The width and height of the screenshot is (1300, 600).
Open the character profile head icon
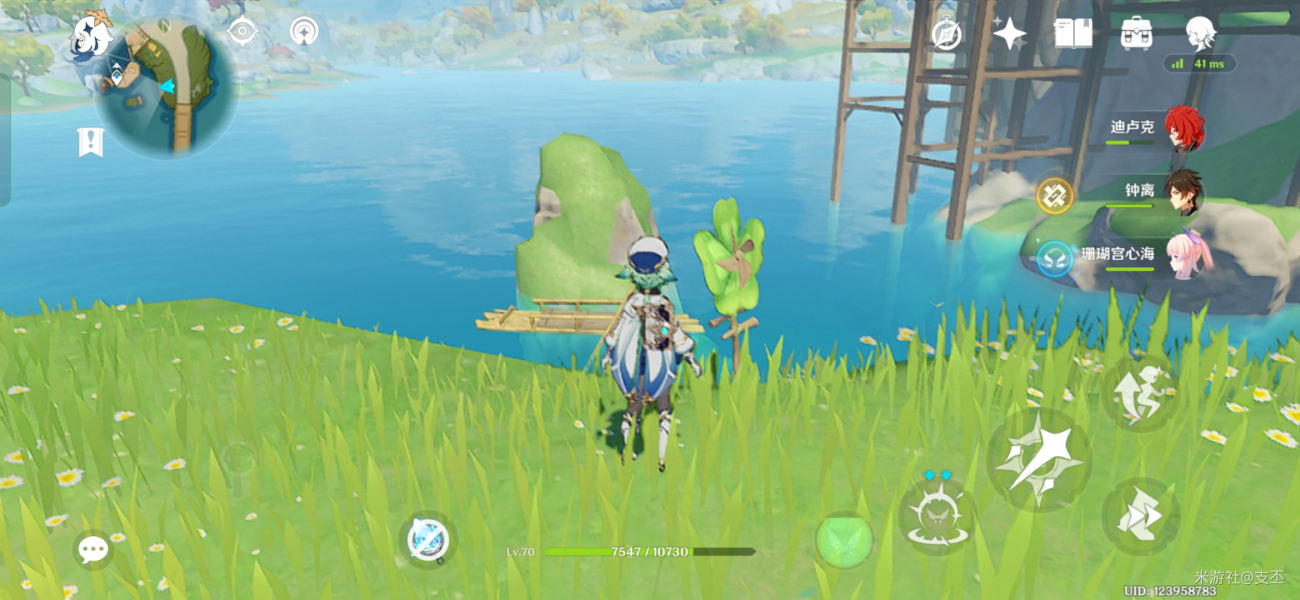click(x=1199, y=33)
